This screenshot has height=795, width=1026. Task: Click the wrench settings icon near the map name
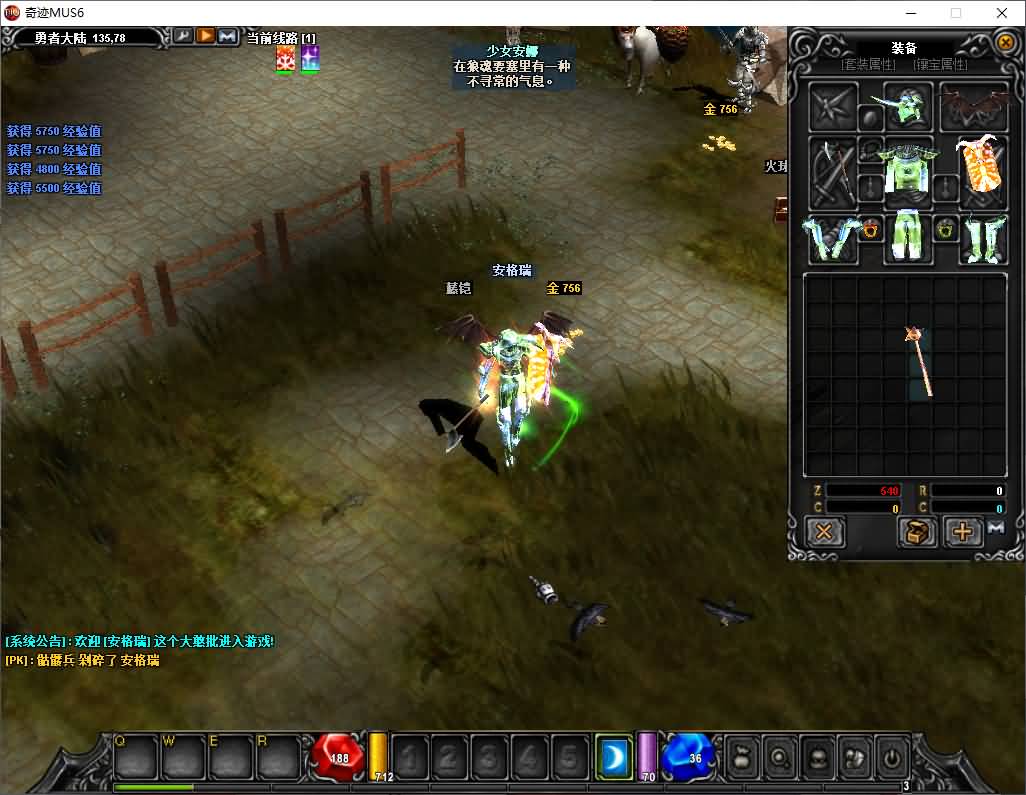tap(183, 36)
